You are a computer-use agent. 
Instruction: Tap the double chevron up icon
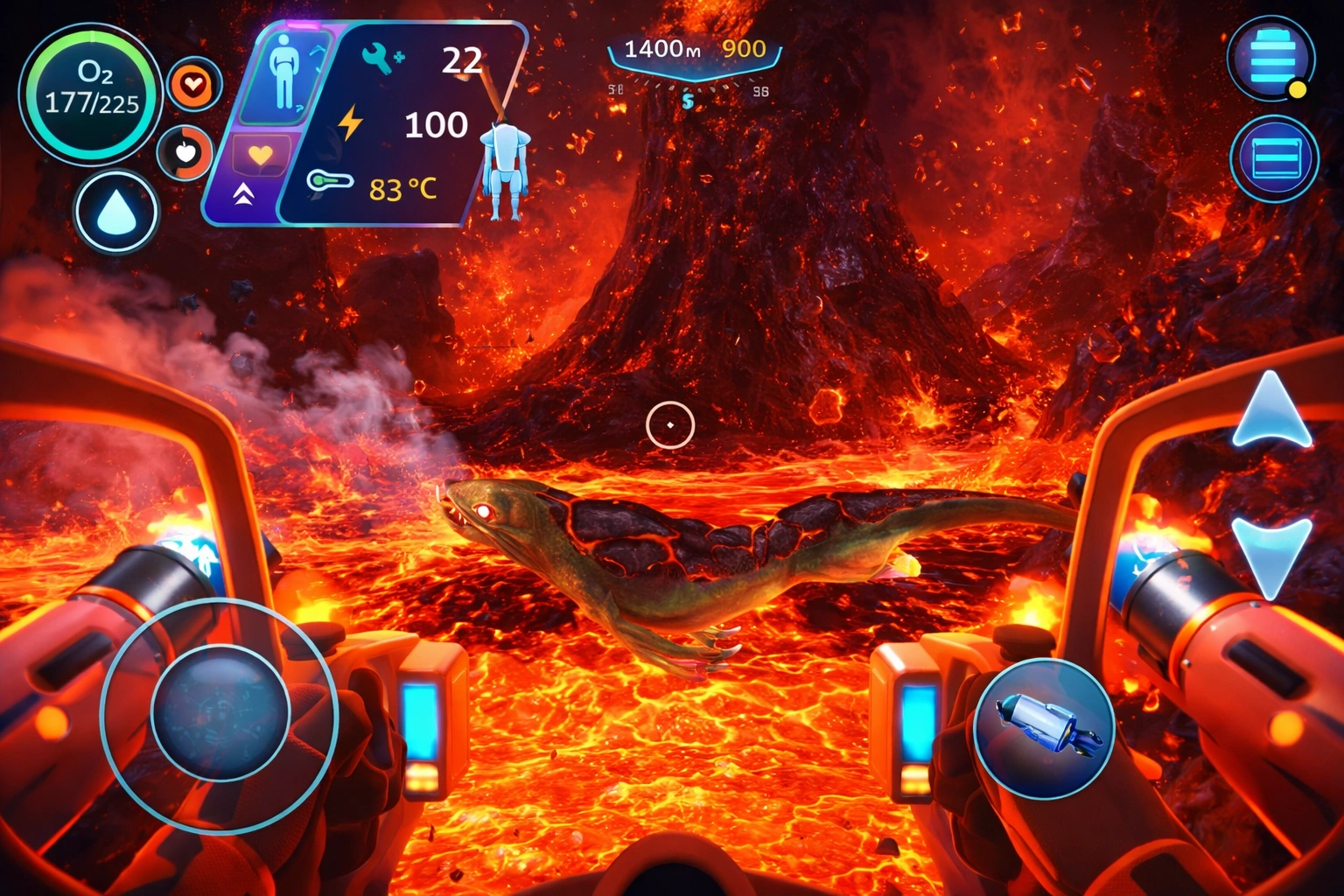tap(243, 194)
